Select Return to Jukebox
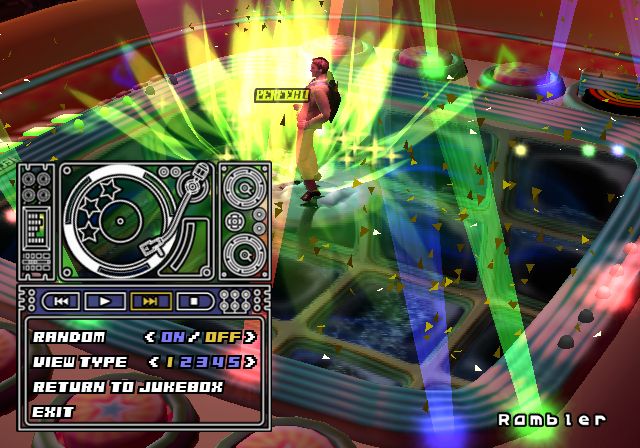Screen dimensions: 640x448 128,386
